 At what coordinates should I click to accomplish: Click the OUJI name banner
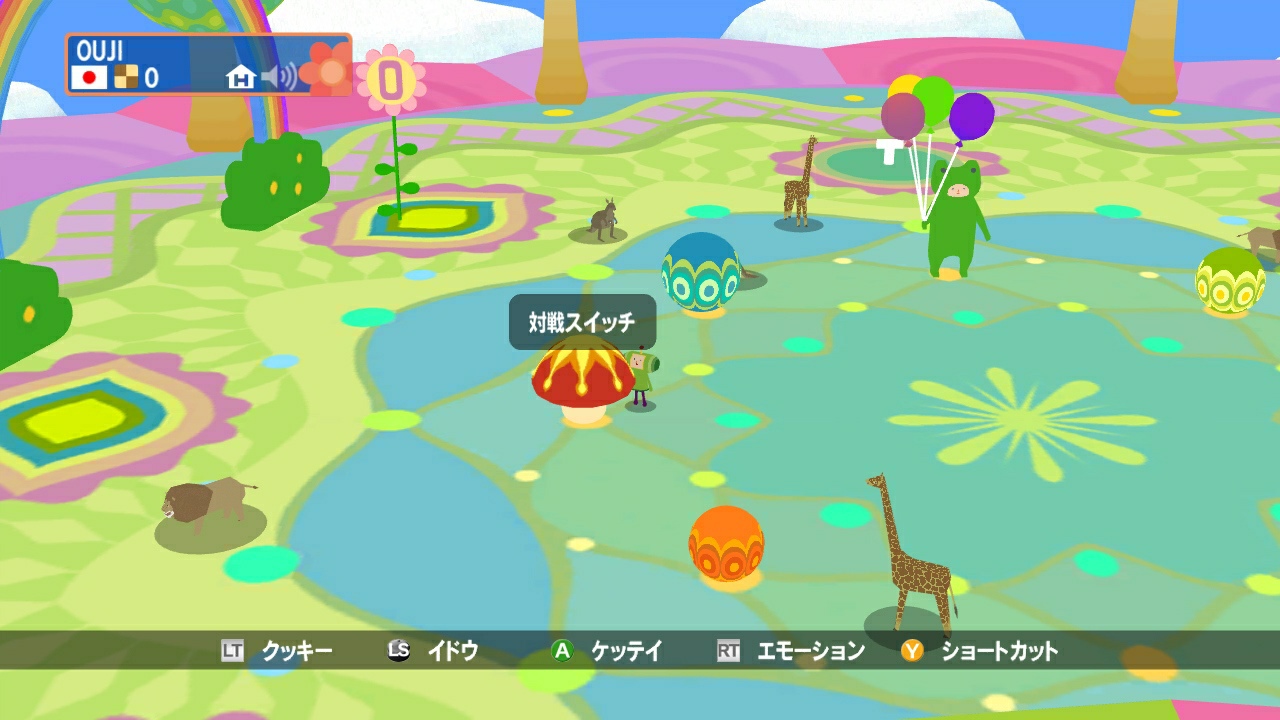coord(100,47)
